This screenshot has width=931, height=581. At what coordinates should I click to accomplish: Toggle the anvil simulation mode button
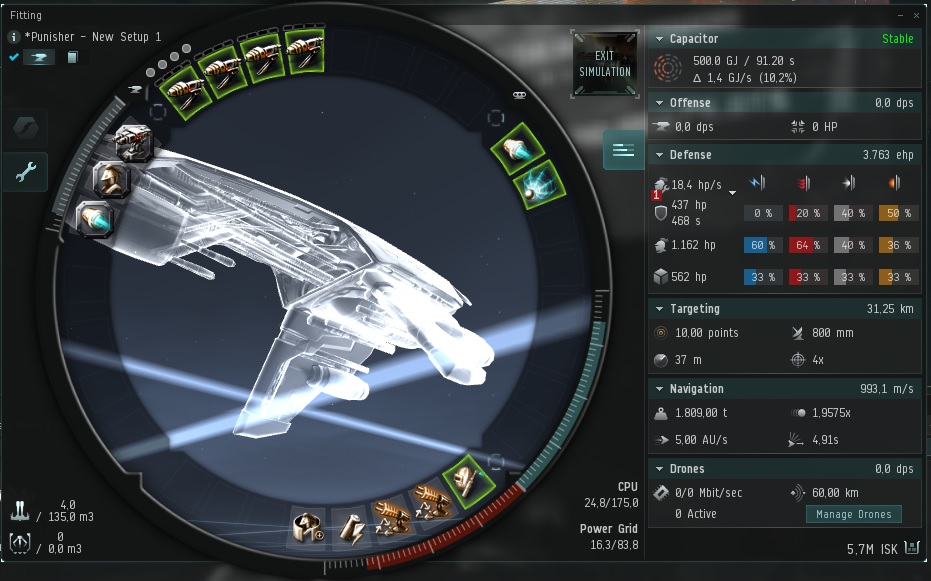(39, 57)
